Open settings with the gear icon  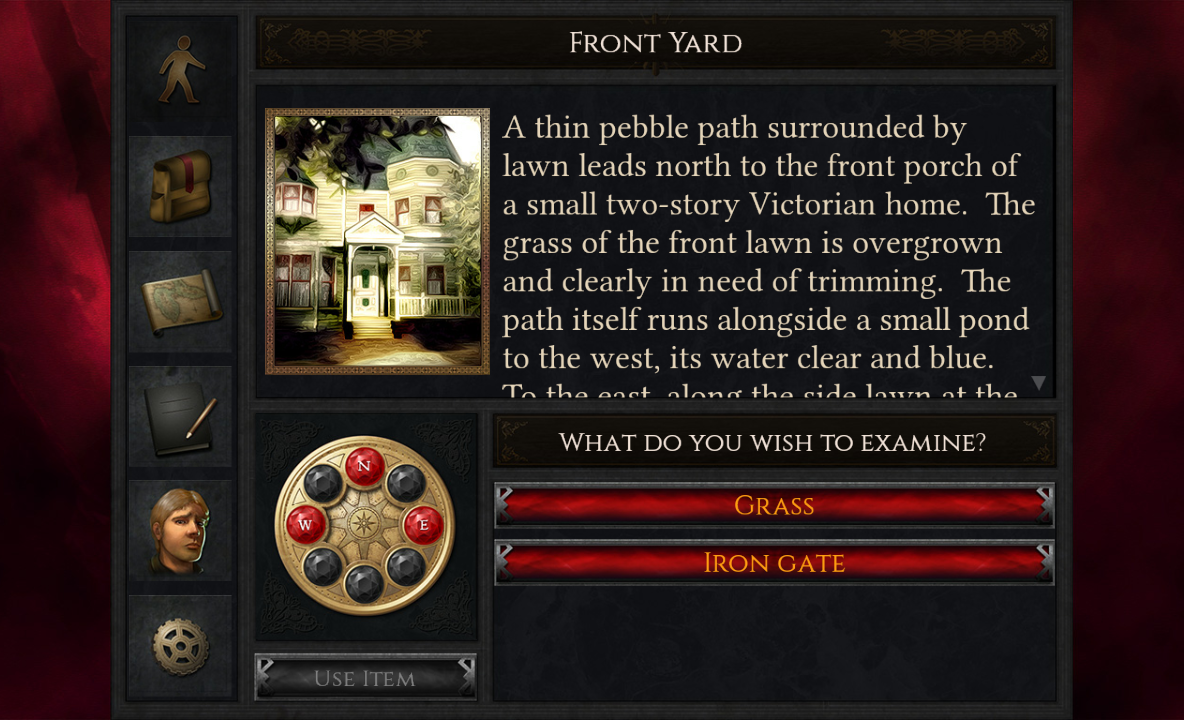pyautogui.click(x=180, y=646)
